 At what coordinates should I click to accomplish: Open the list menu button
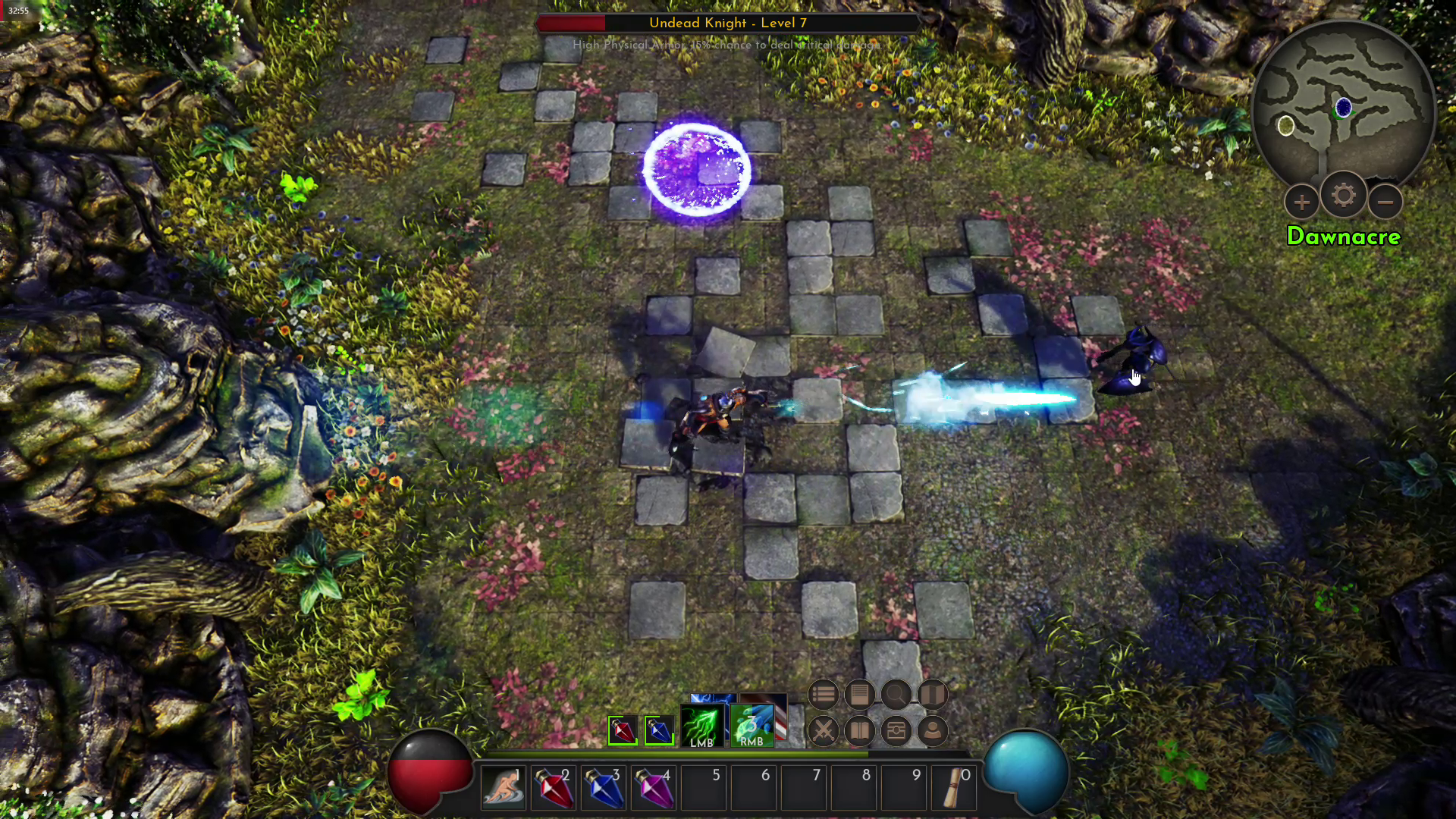(823, 694)
